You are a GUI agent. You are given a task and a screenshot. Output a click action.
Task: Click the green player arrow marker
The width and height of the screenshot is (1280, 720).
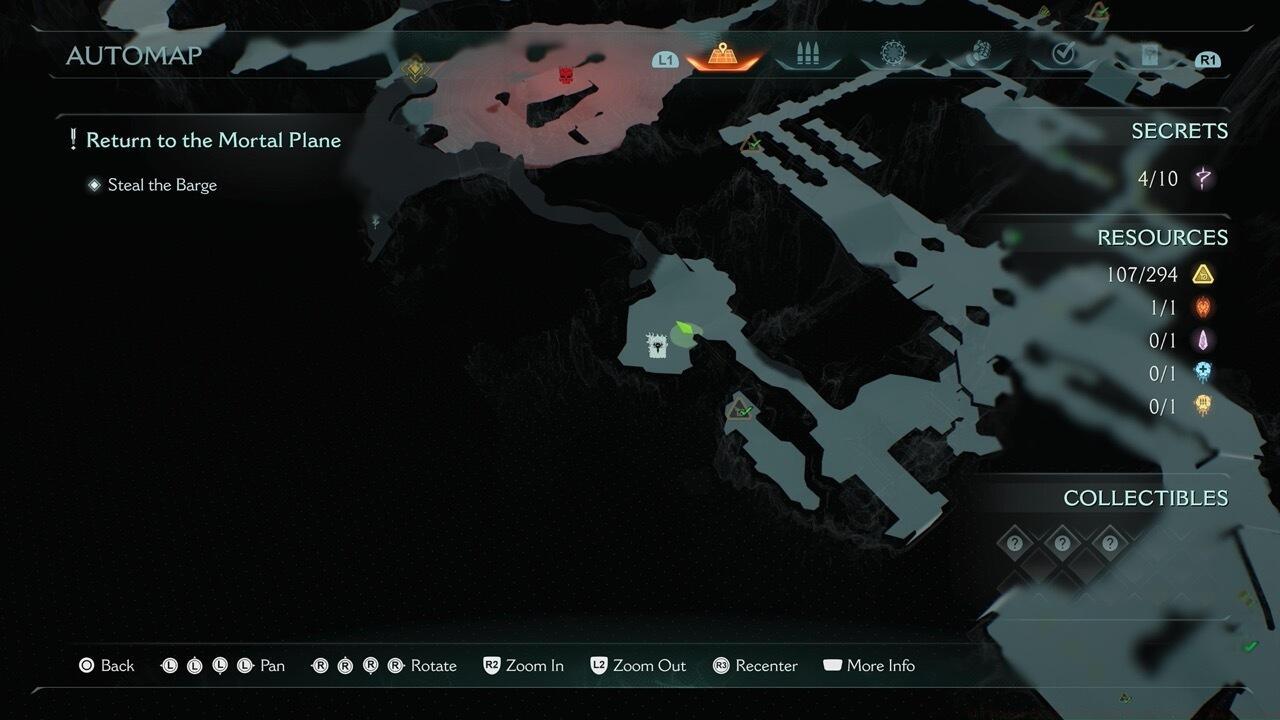(683, 328)
